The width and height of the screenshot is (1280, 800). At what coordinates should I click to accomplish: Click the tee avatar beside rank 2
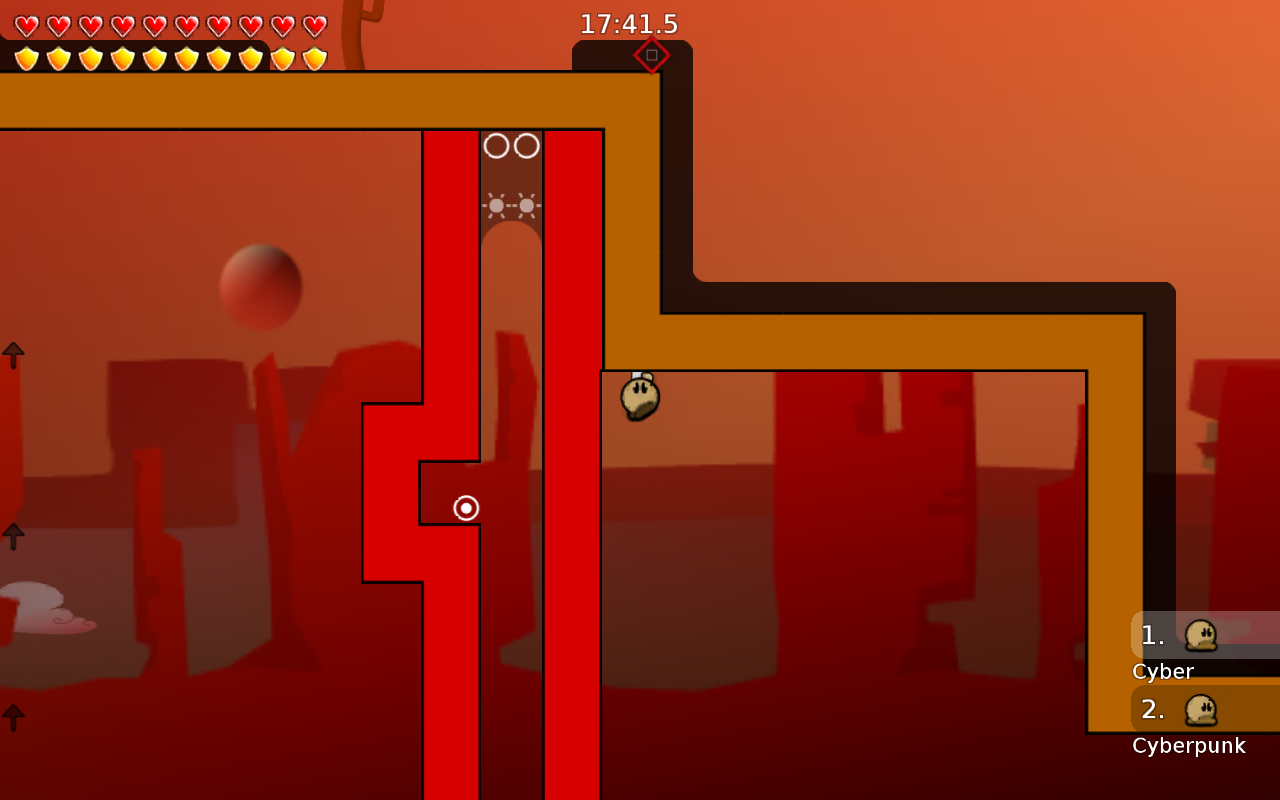(1200, 710)
